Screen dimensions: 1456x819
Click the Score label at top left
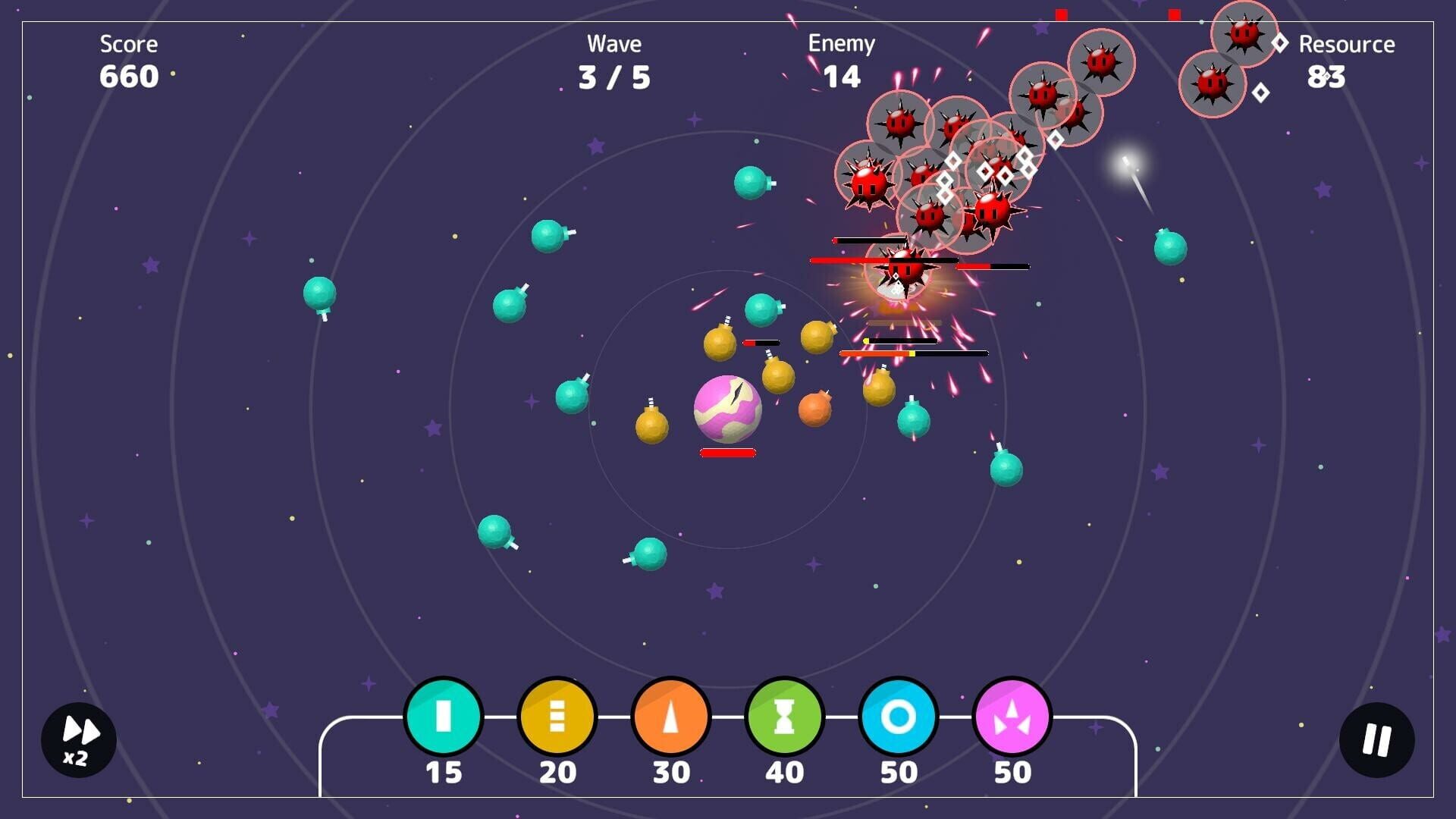tap(127, 44)
